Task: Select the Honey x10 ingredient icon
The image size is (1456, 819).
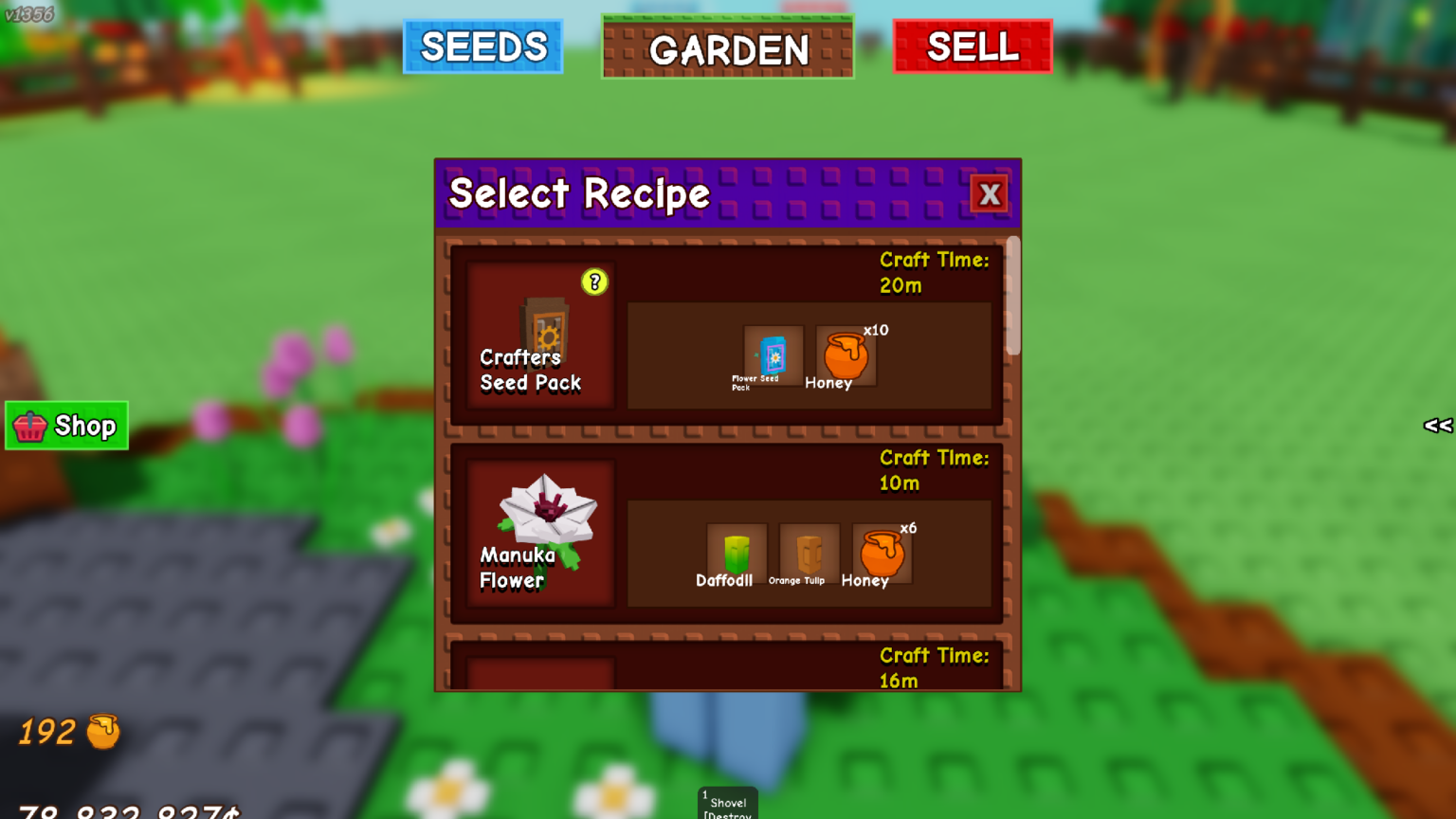Action: (x=844, y=356)
